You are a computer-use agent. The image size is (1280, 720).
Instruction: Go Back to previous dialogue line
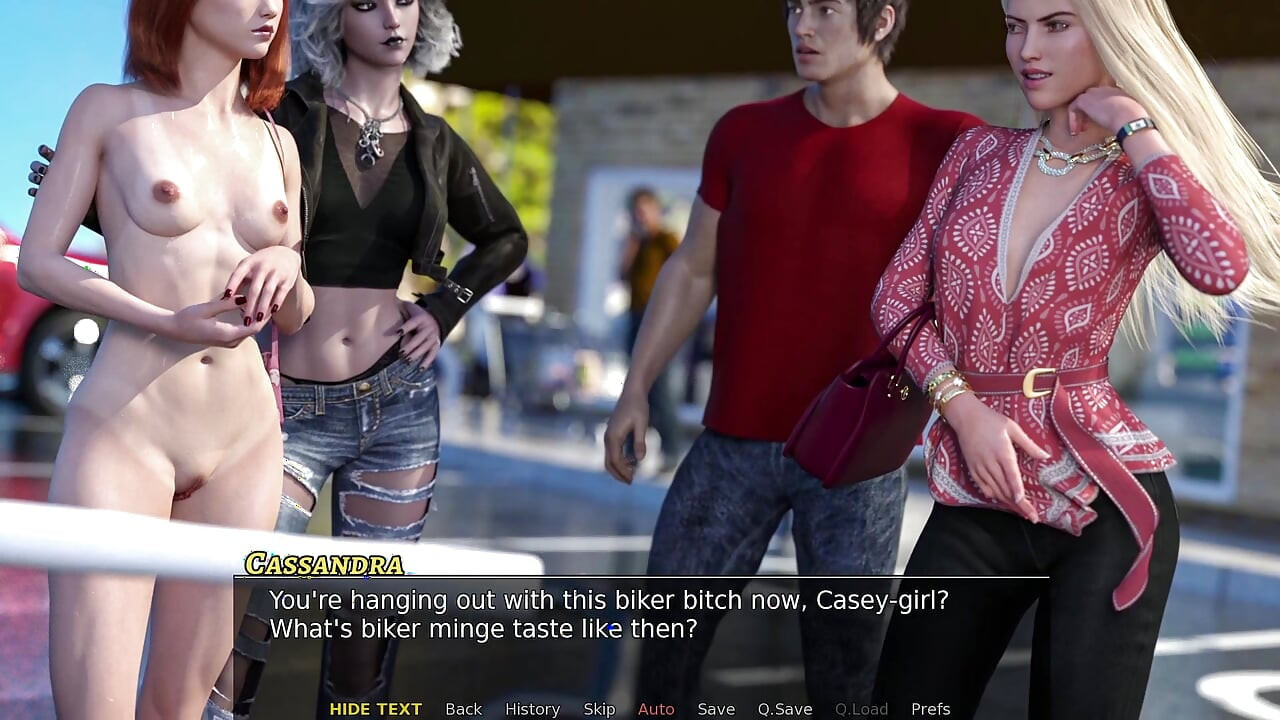pyautogui.click(x=463, y=709)
